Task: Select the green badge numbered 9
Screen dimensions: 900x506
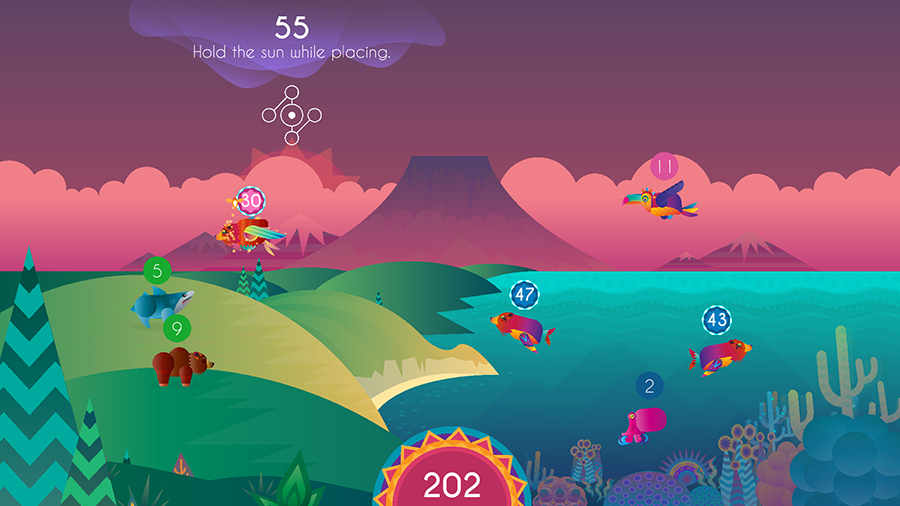Action: click(x=177, y=328)
